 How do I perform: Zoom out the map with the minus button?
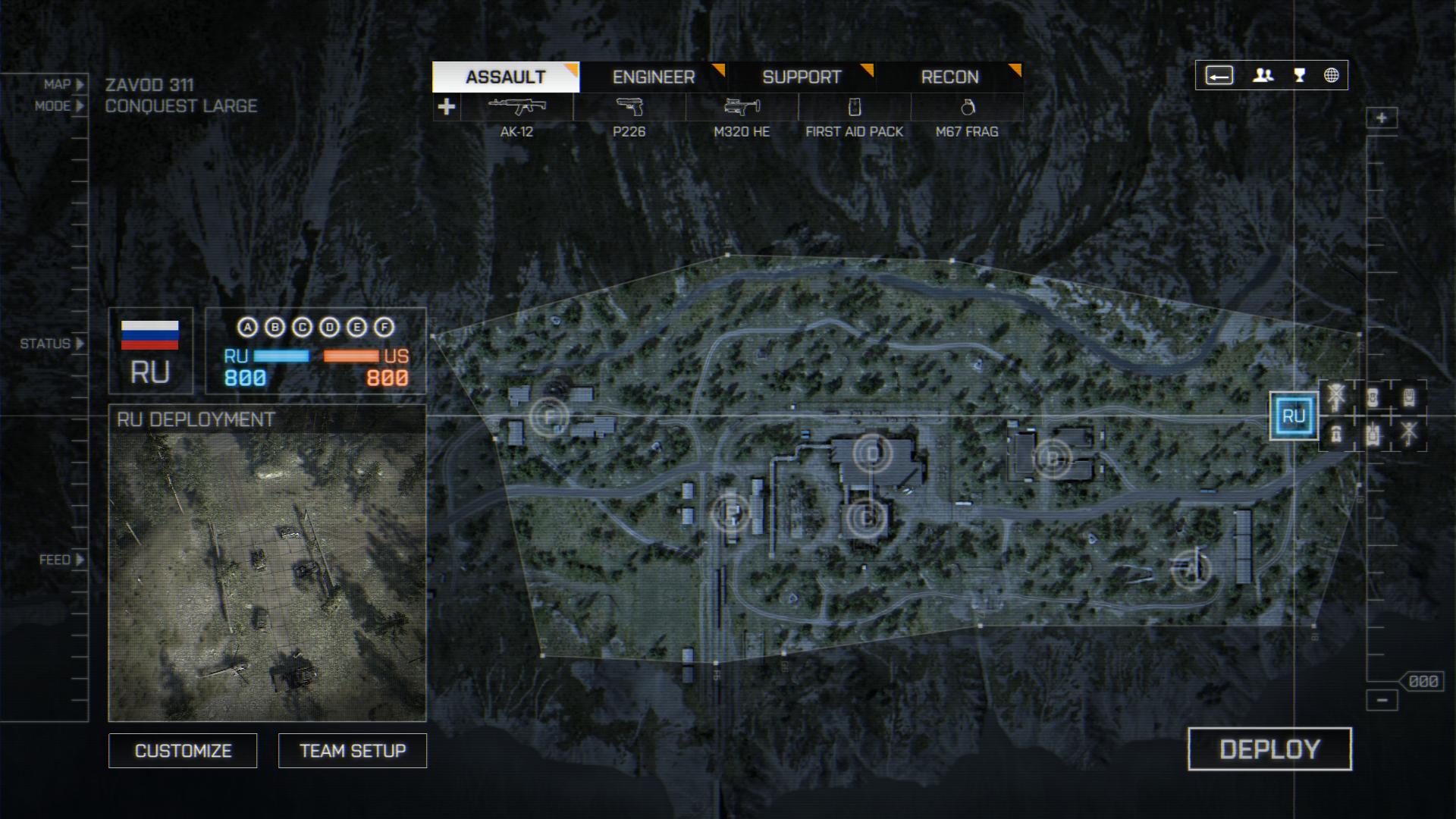1382,700
